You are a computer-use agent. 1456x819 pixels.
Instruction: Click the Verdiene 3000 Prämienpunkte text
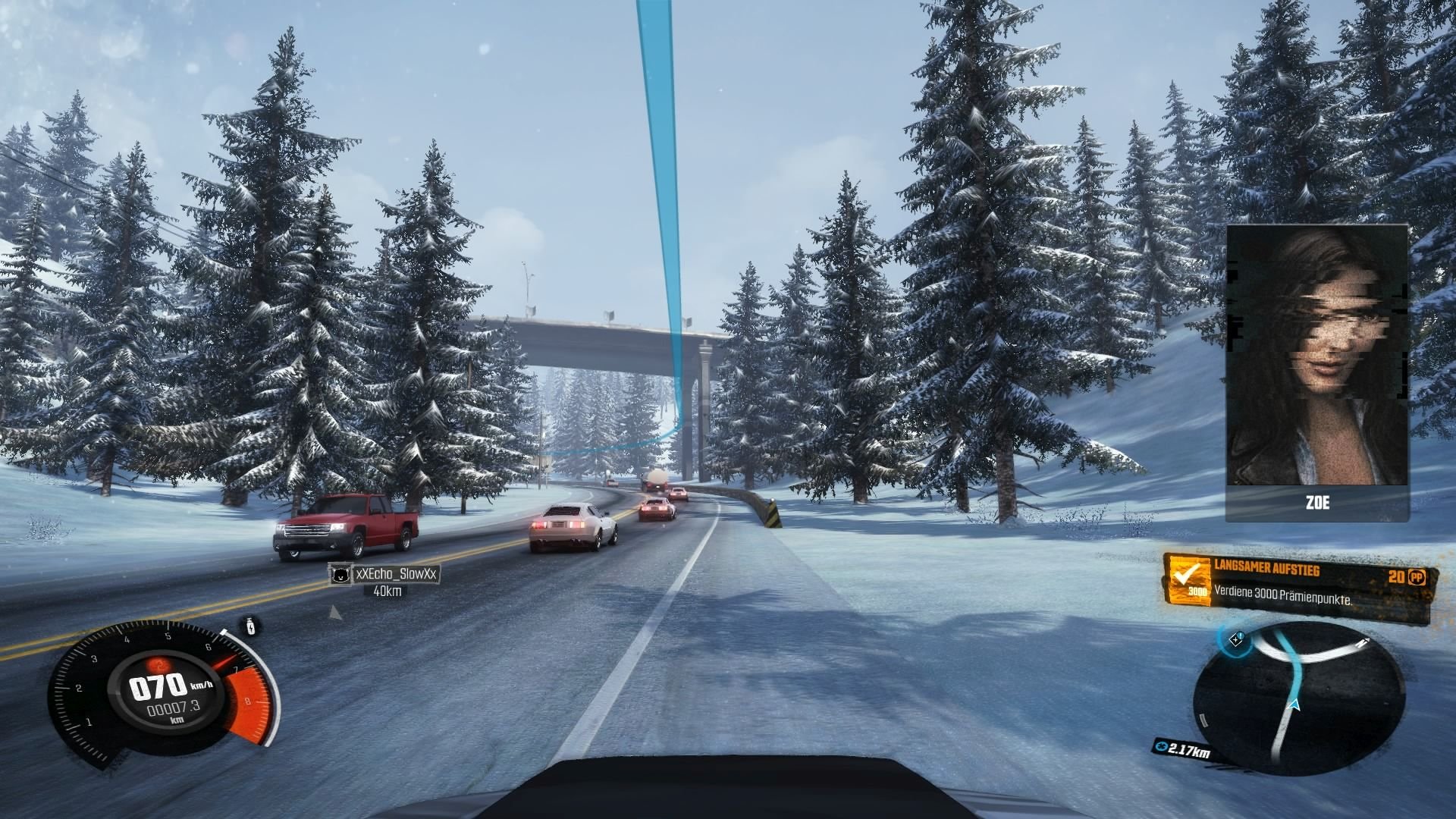(x=1283, y=596)
